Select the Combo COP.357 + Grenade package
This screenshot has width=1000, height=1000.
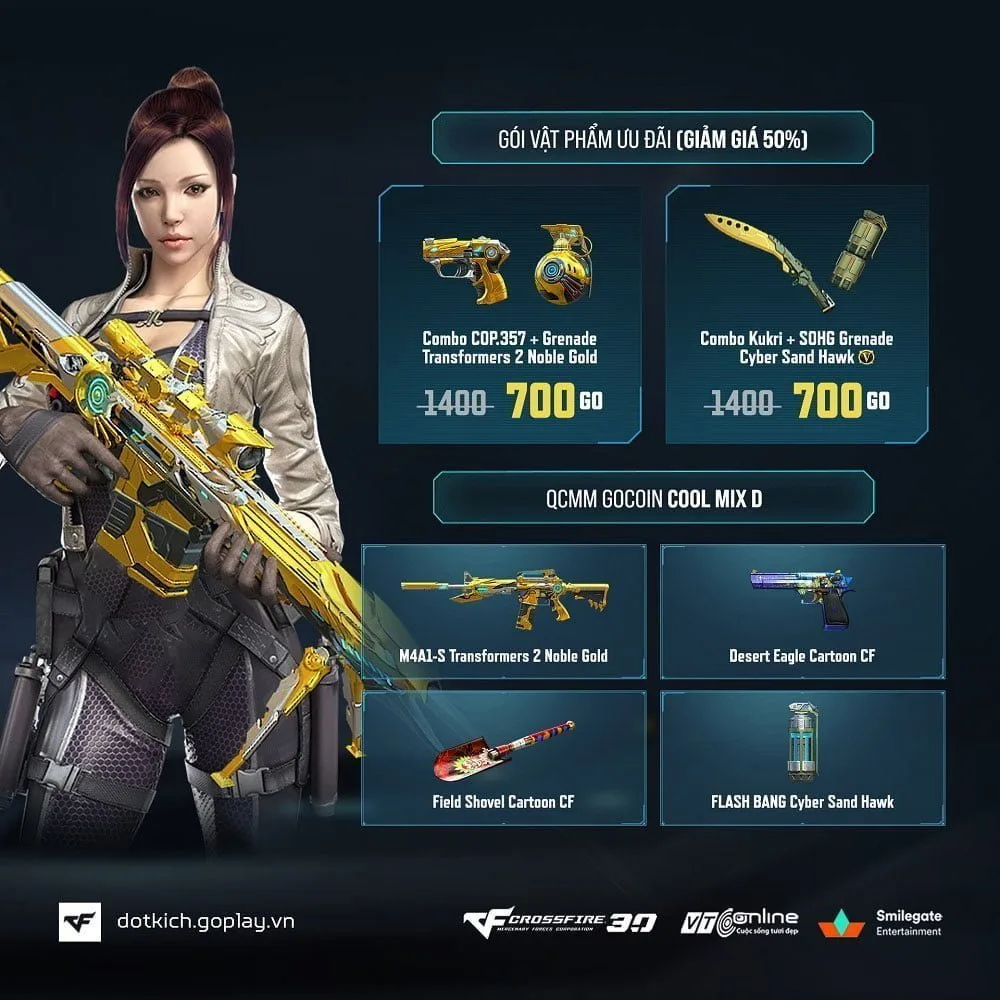tap(509, 314)
